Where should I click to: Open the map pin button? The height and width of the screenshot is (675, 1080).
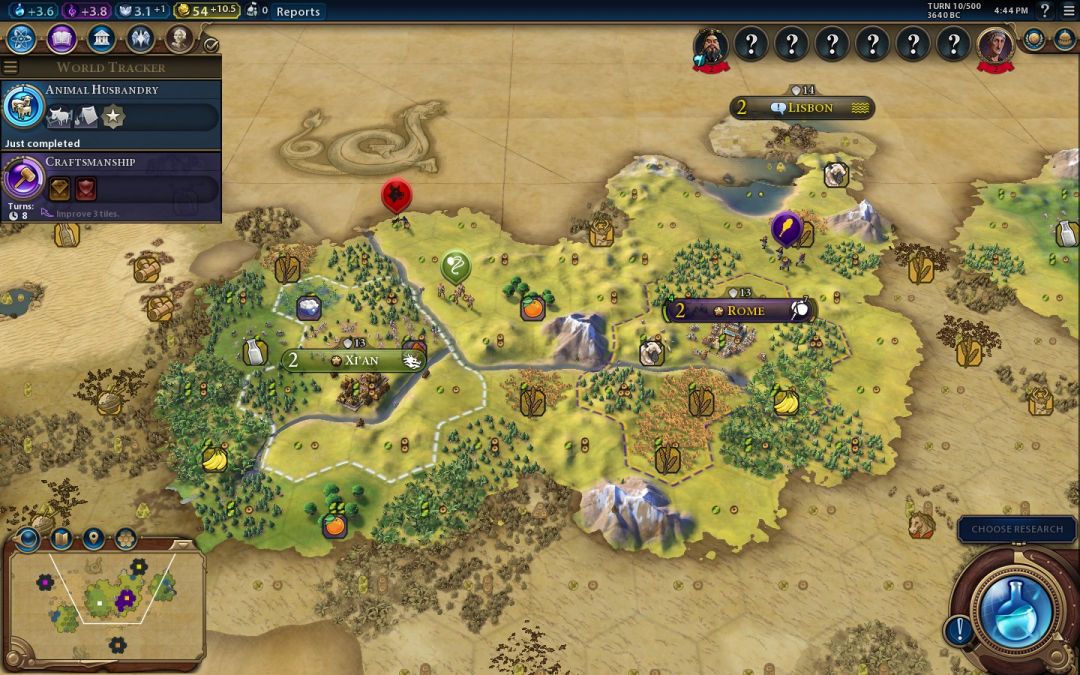pyautogui.click(x=93, y=539)
